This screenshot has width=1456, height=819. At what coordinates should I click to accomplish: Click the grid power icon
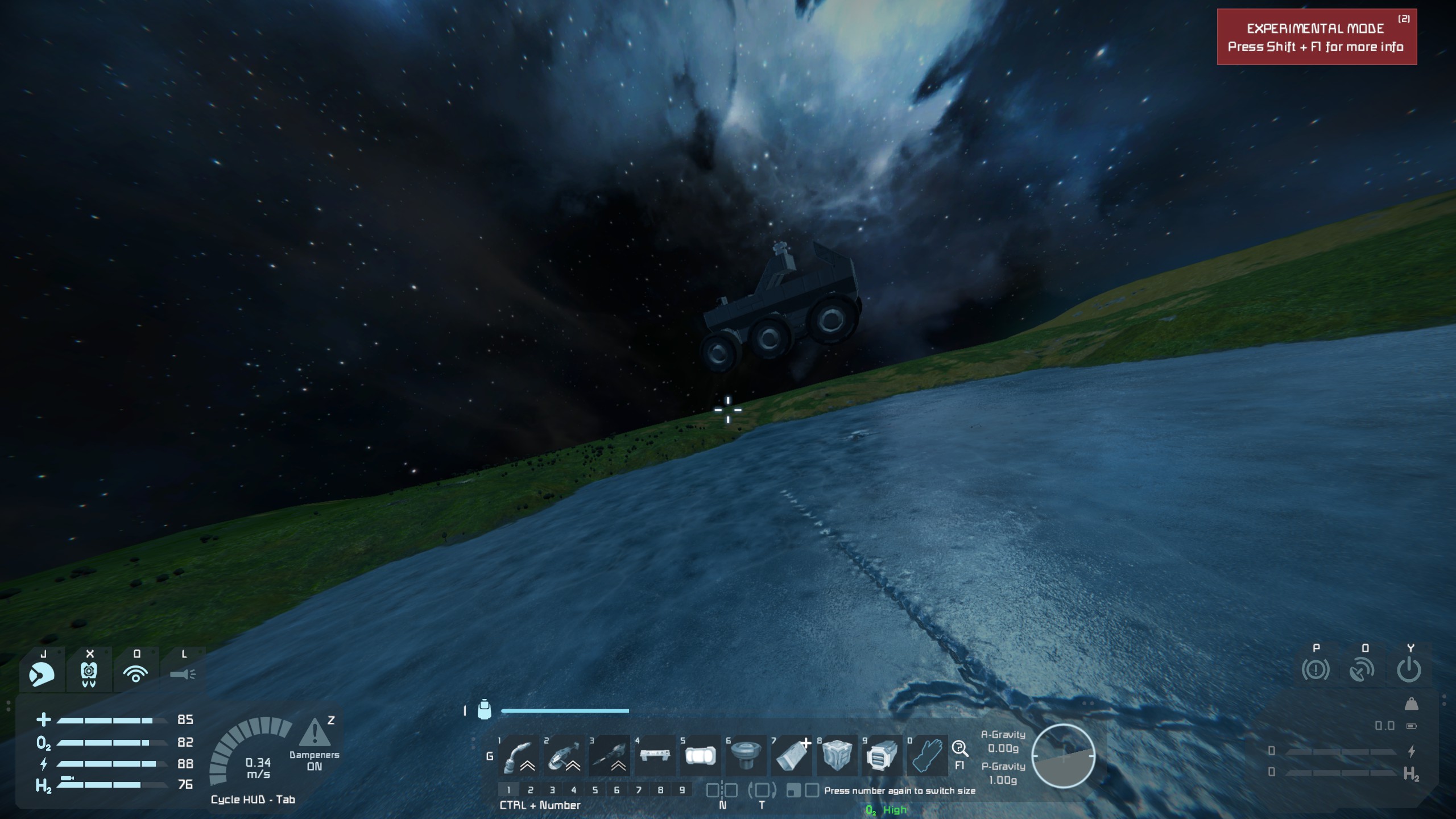(x=1409, y=670)
